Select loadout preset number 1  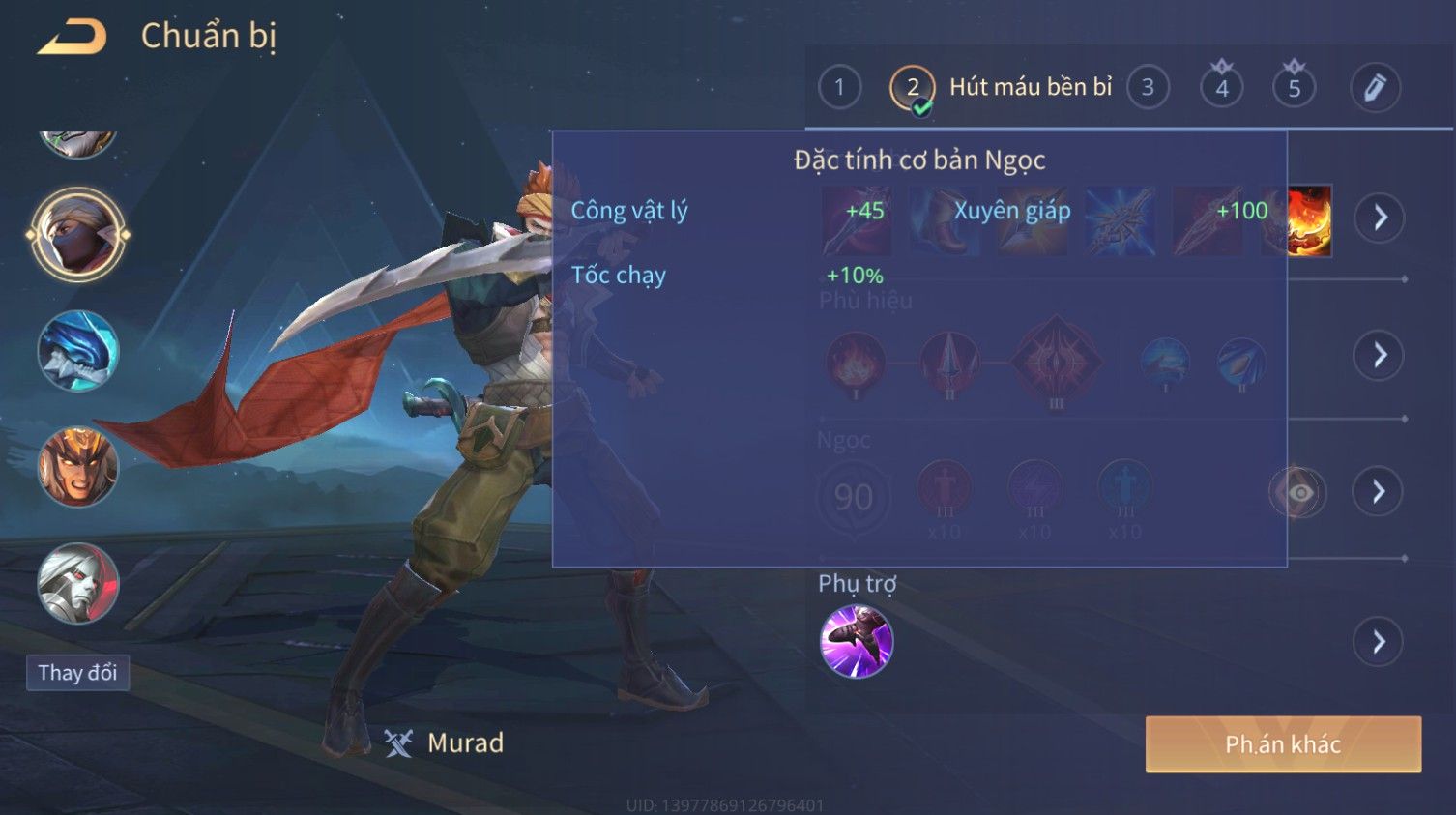point(839,88)
